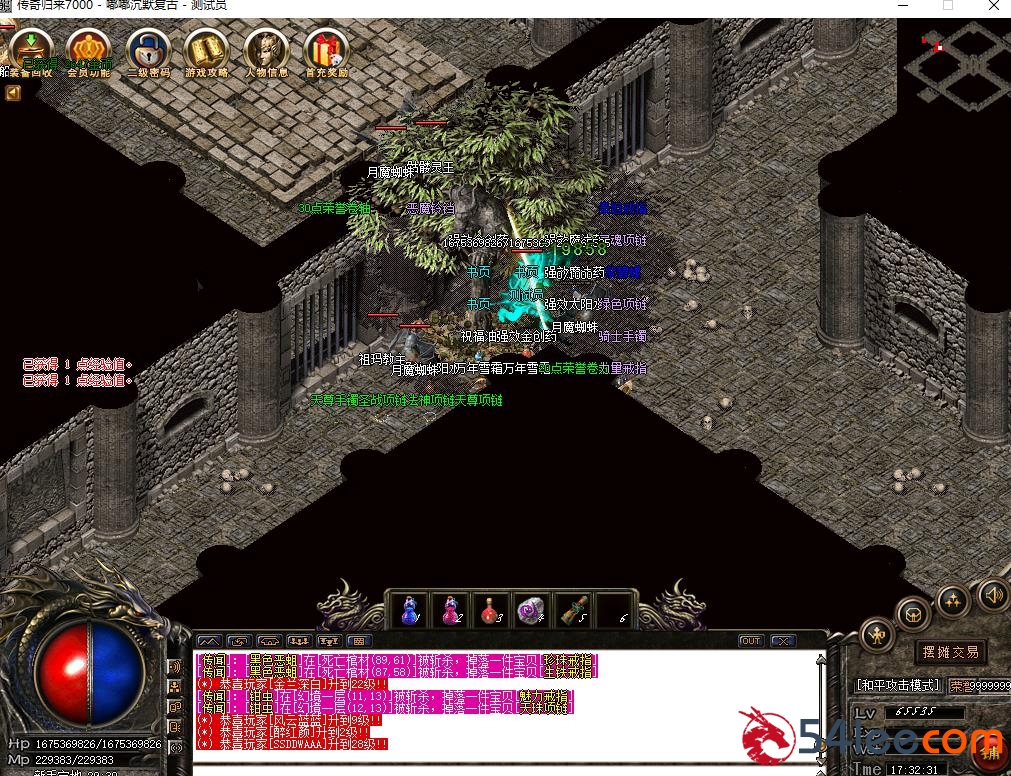Use the purple swirl stone in slot 4
Viewport: 1011px width, 776px height.
pos(530,609)
